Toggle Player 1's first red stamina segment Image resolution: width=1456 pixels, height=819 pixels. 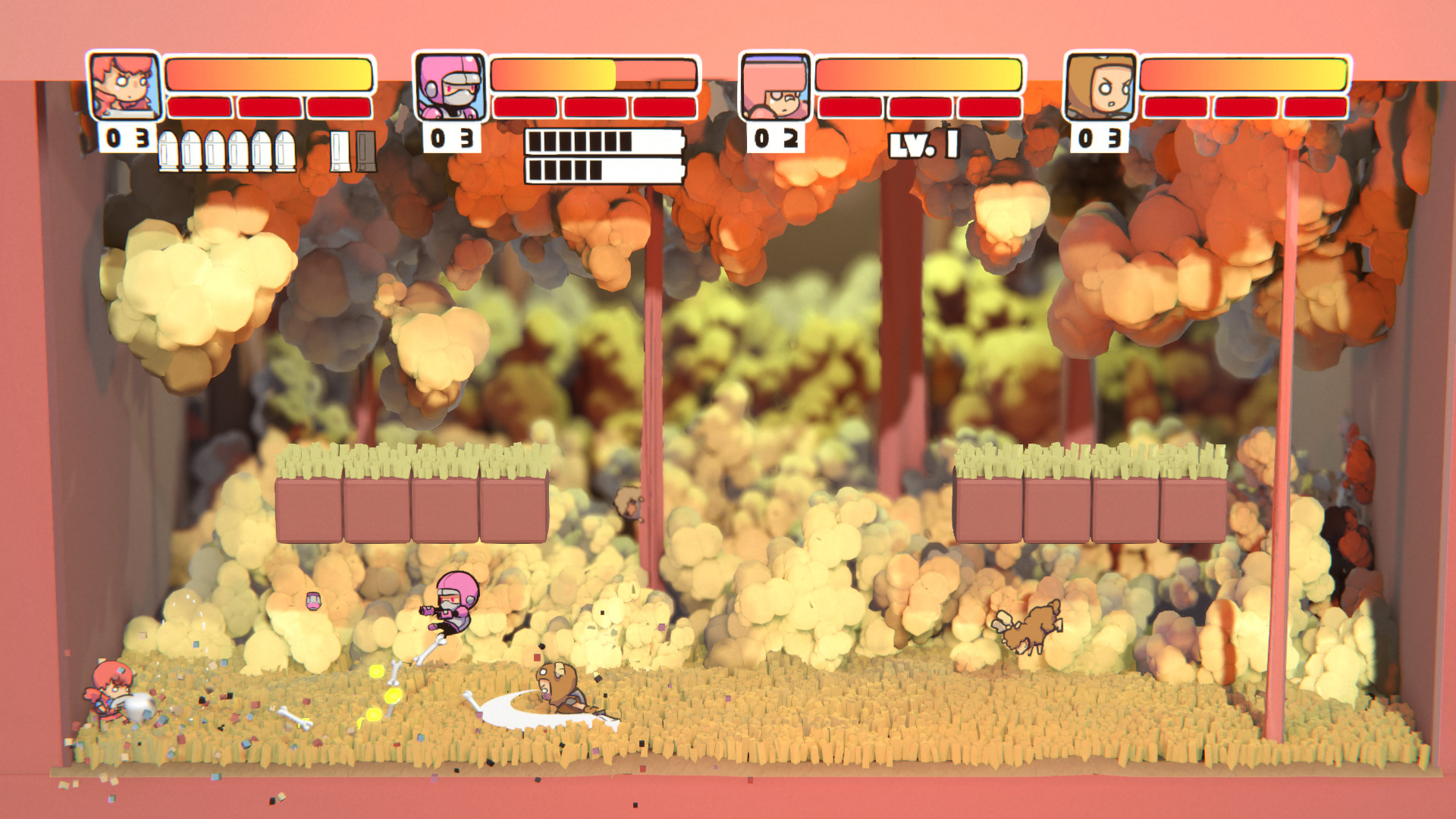pyautogui.click(x=197, y=108)
